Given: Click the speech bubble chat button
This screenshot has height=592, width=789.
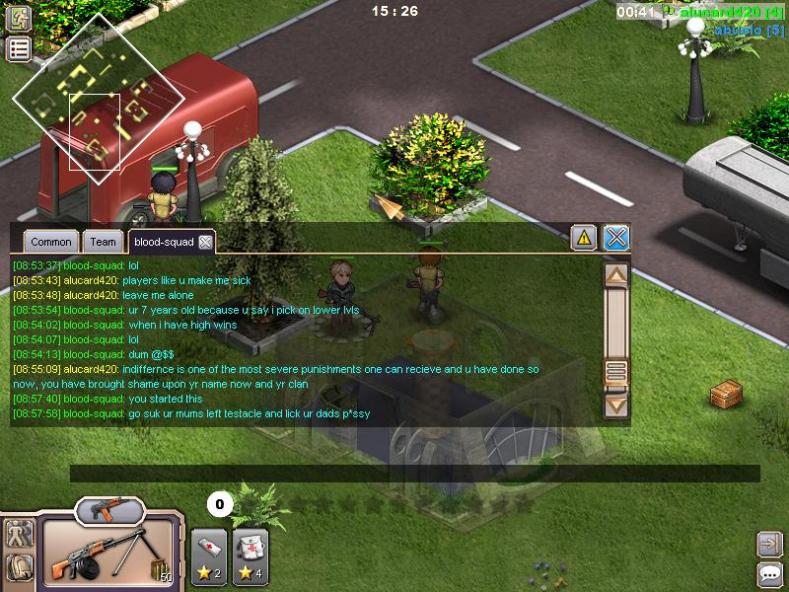Looking at the screenshot, I should [770, 574].
